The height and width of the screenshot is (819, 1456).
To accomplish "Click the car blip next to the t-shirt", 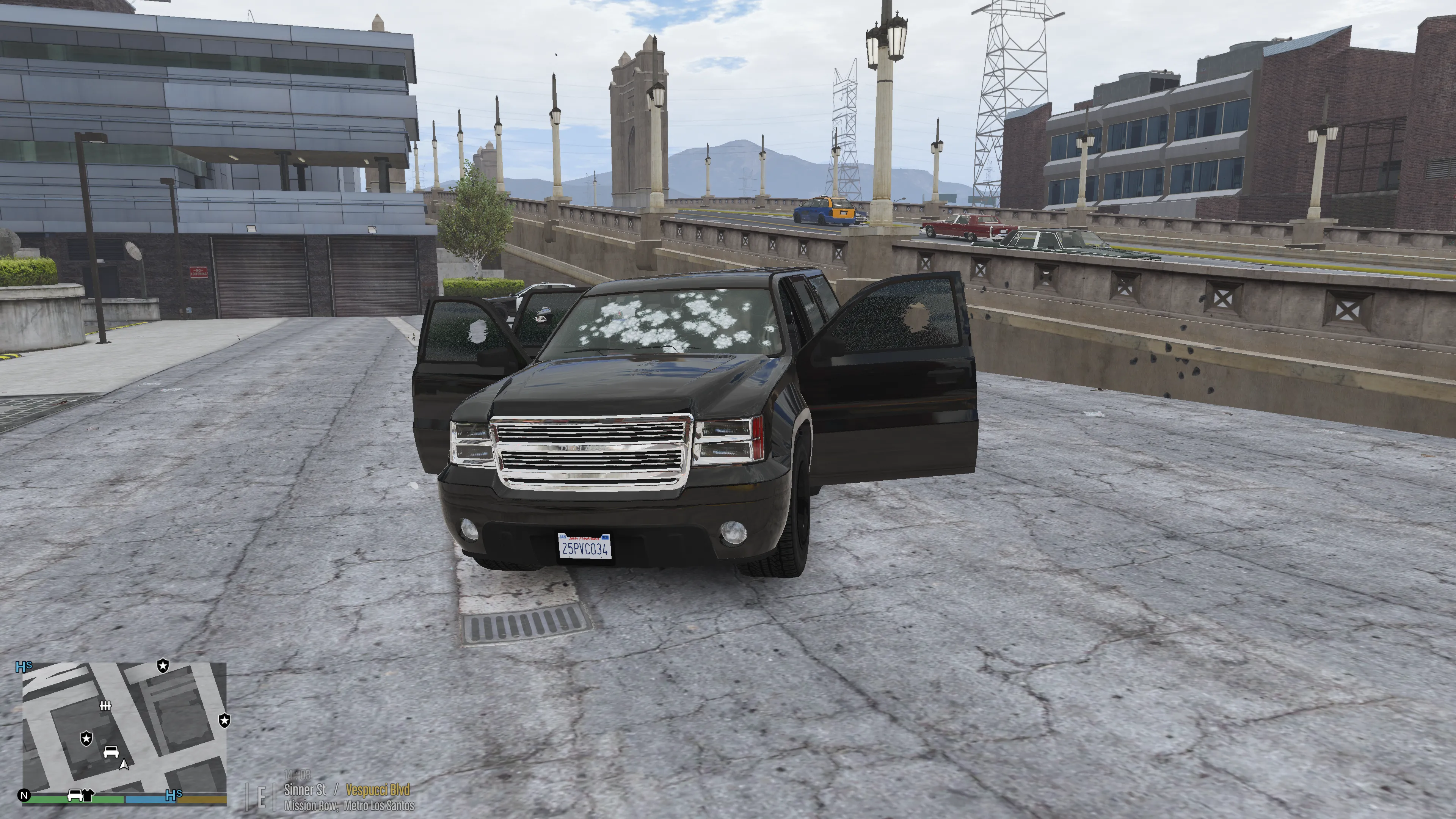I will point(75,796).
